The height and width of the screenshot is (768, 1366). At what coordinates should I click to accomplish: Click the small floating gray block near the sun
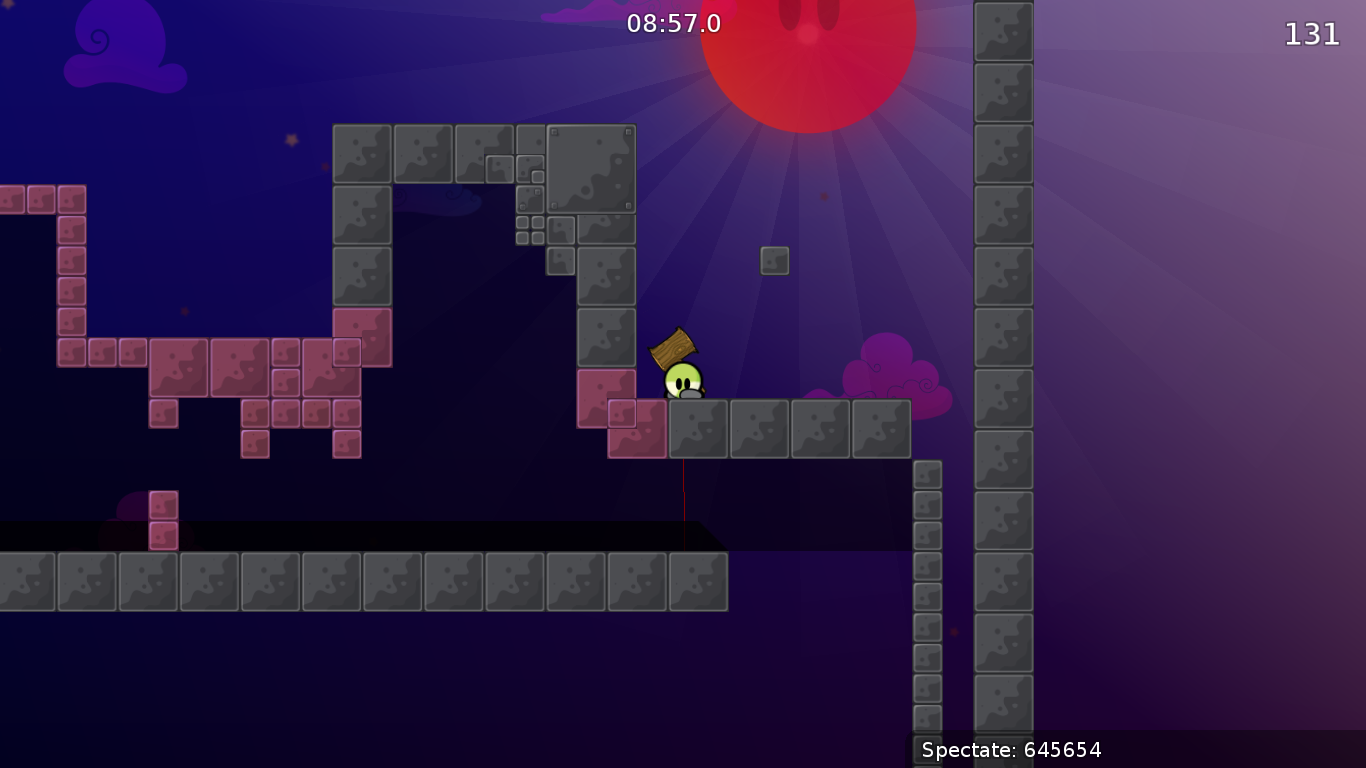(x=776, y=260)
